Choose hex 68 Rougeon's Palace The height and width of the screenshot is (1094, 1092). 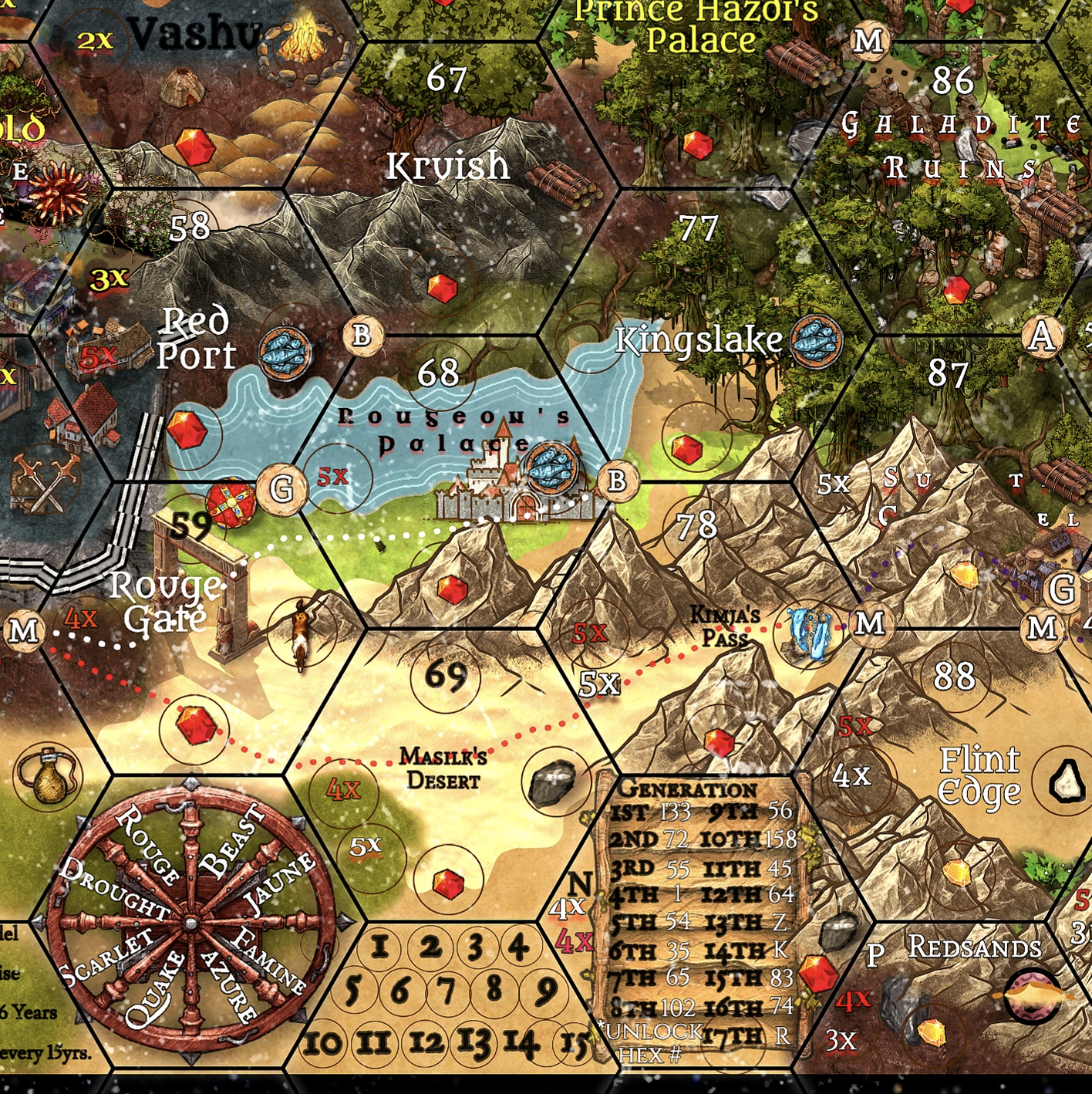(438, 374)
